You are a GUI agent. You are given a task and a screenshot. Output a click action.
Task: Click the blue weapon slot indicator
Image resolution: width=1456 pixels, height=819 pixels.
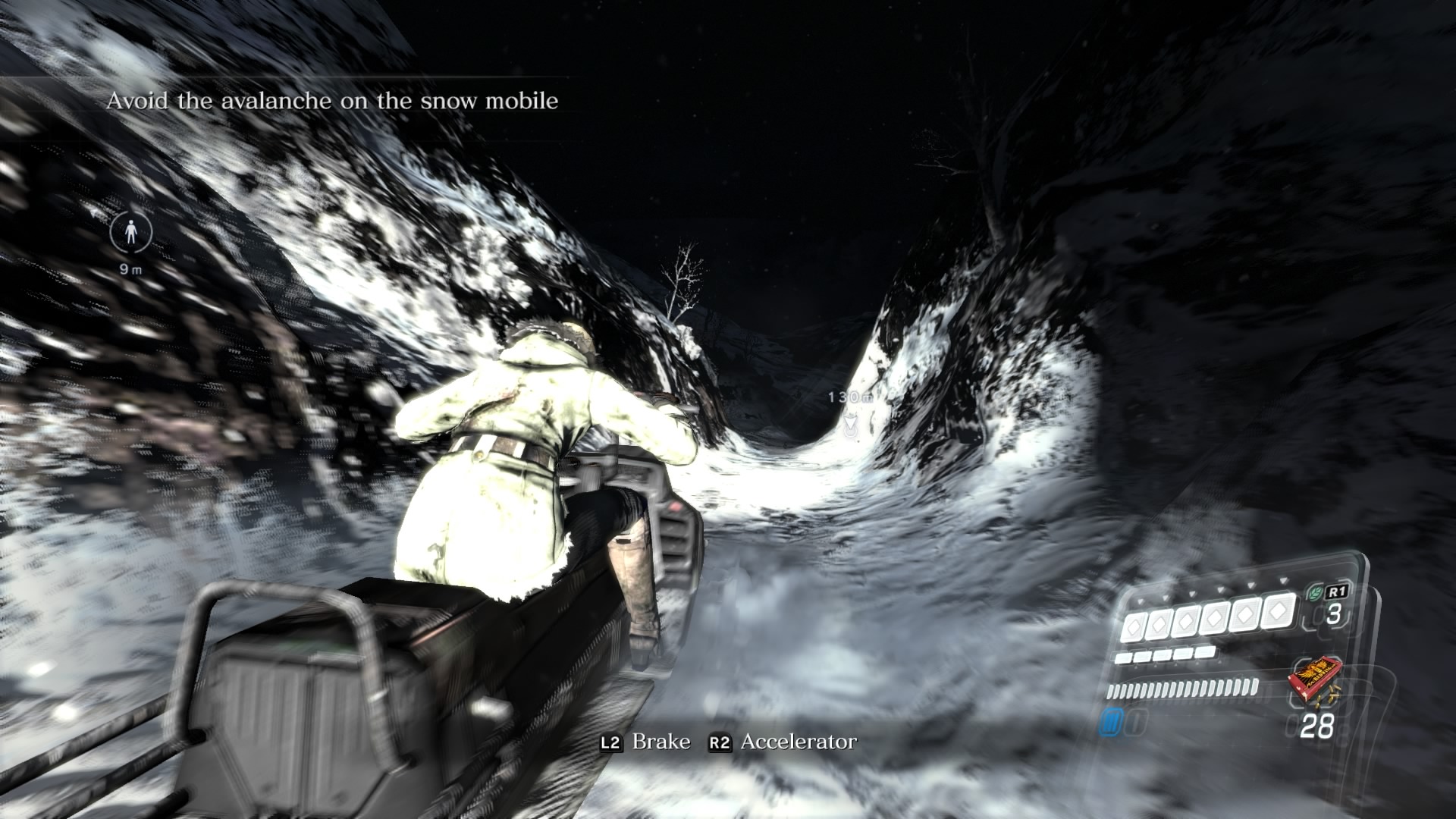tap(1112, 723)
